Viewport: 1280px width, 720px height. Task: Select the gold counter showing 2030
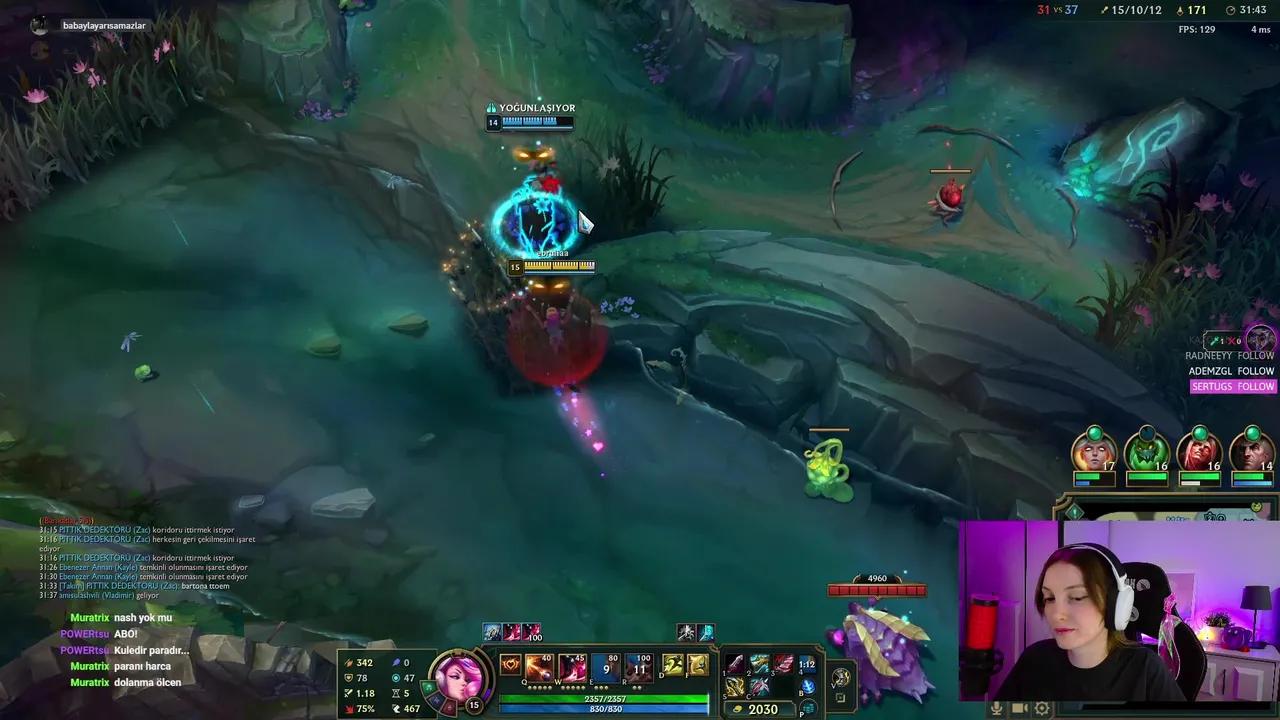point(762,709)
